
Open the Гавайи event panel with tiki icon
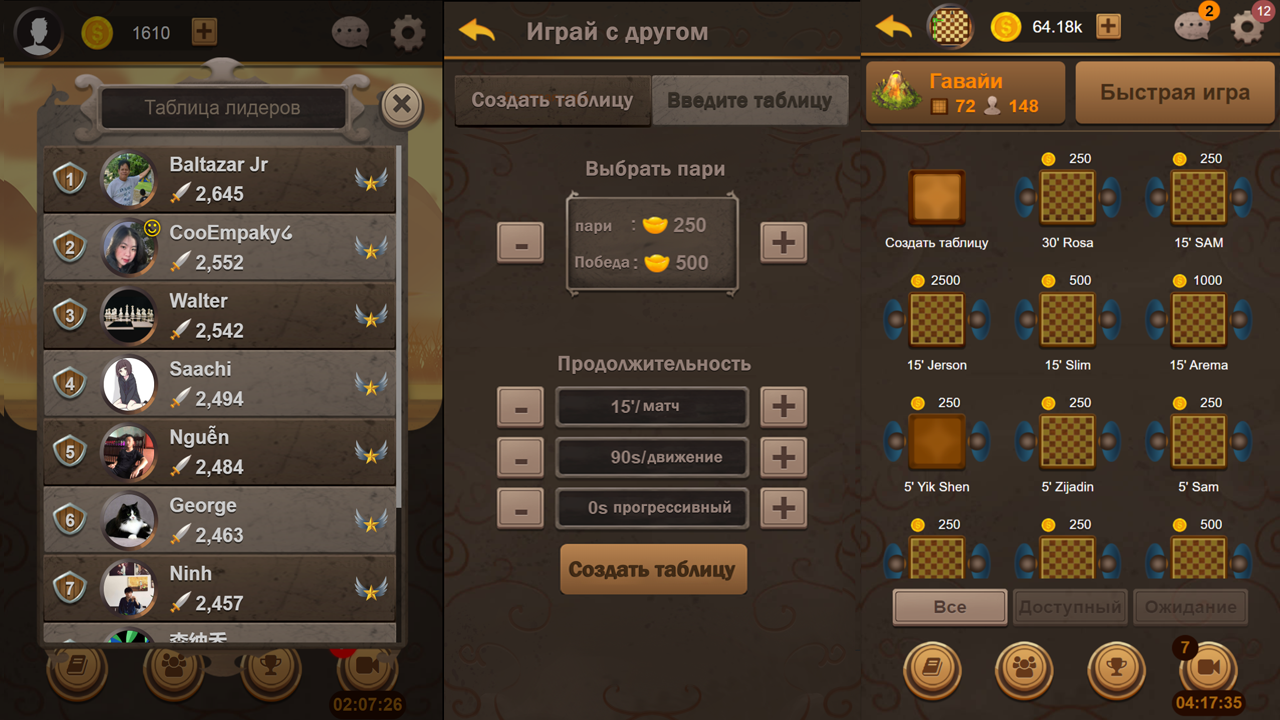pos(964,92)
